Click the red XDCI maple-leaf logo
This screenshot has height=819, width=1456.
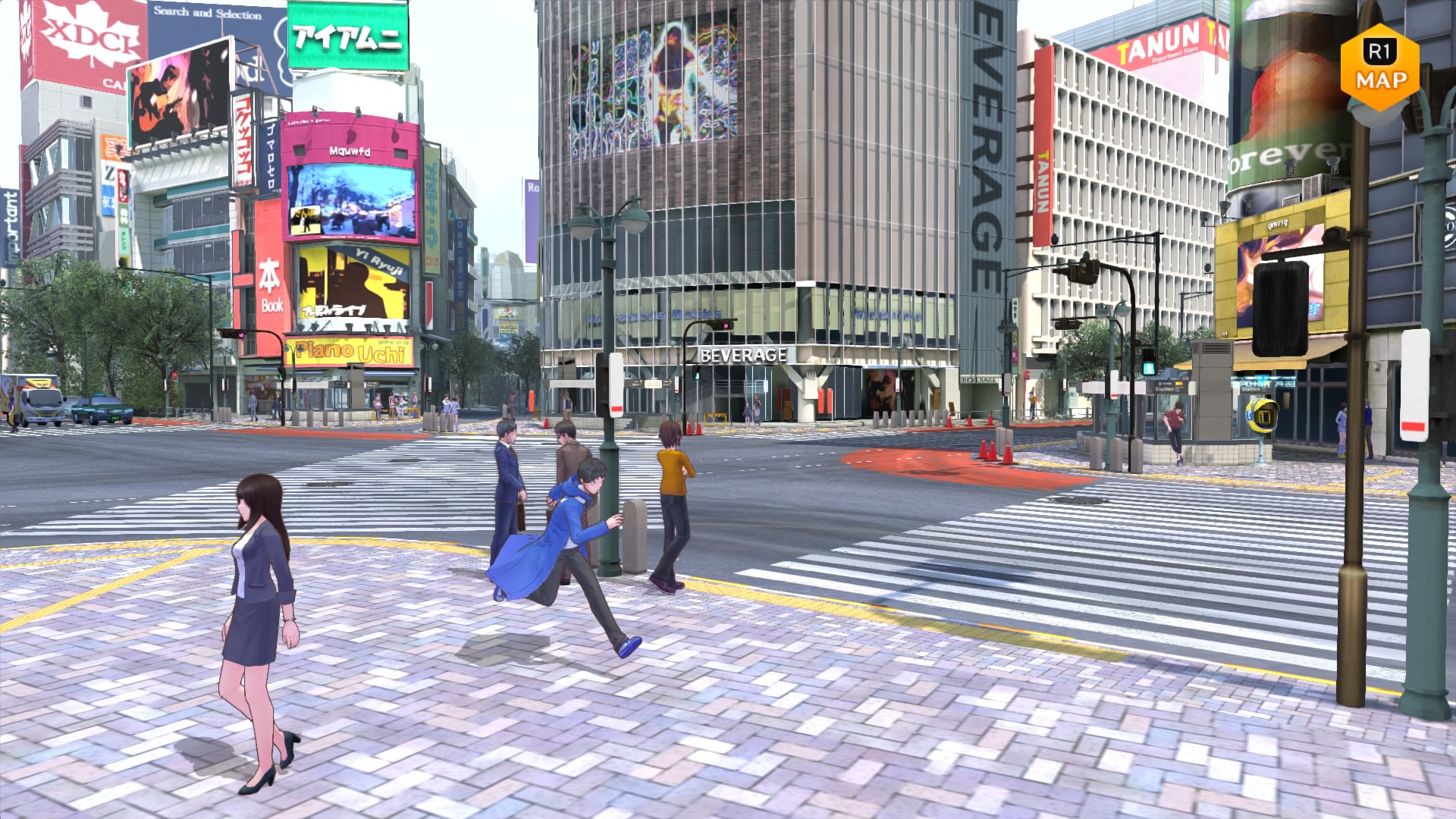(x=83, y=34)
